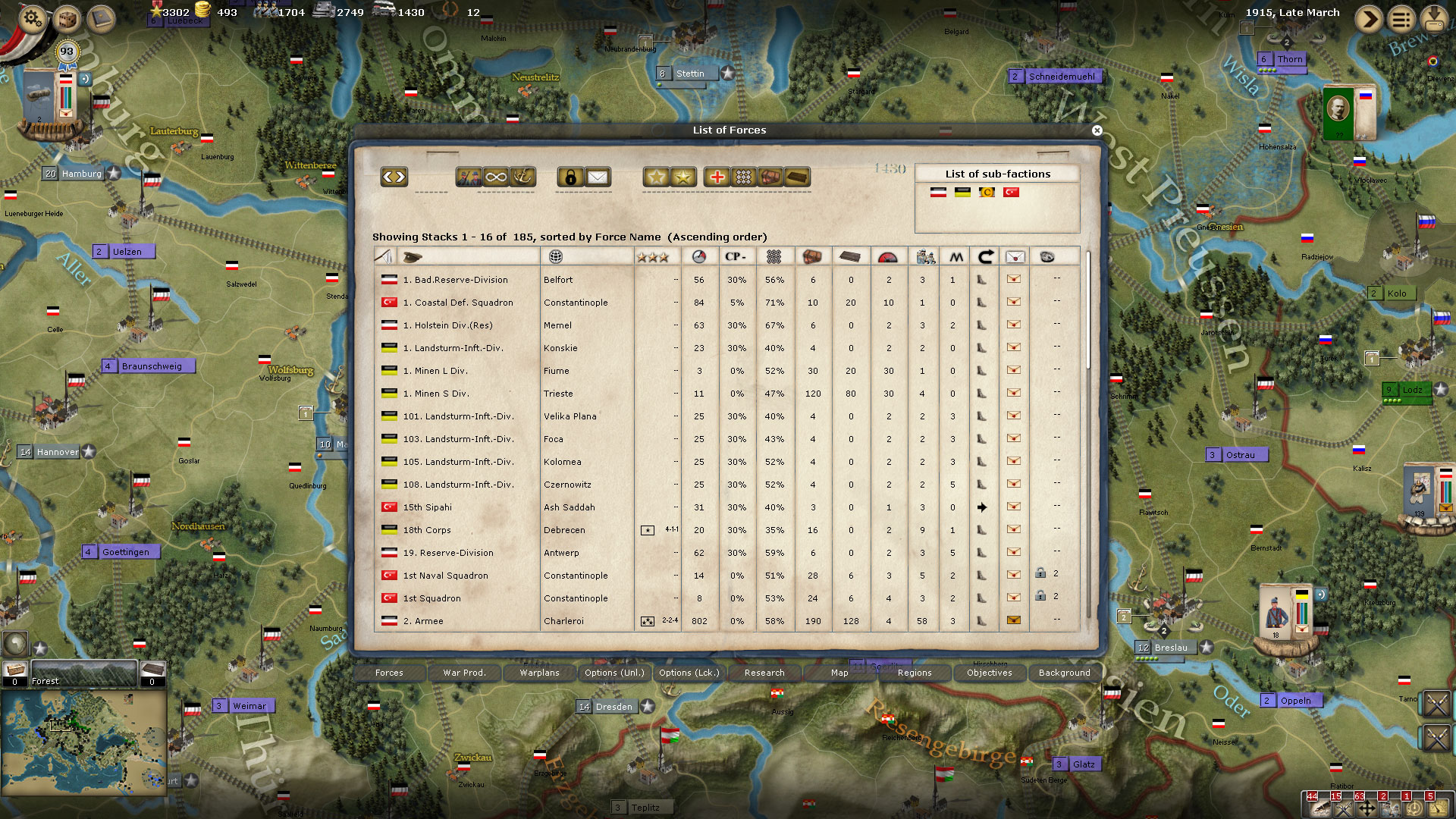Open the Regions tab
This screenshot has height=819, width=1456.
[915, 673]
